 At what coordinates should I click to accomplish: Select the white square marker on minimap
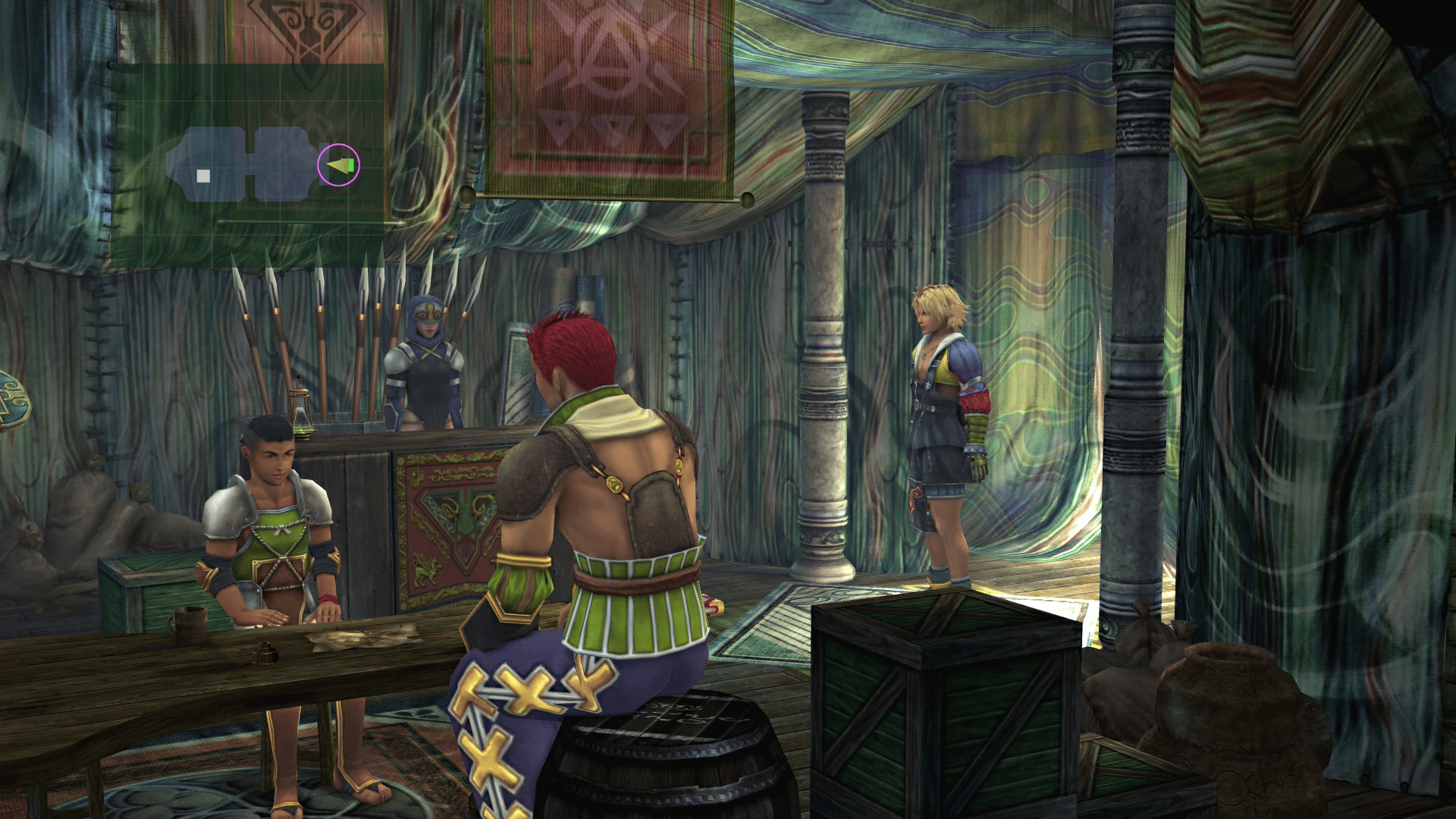(203, 176)
